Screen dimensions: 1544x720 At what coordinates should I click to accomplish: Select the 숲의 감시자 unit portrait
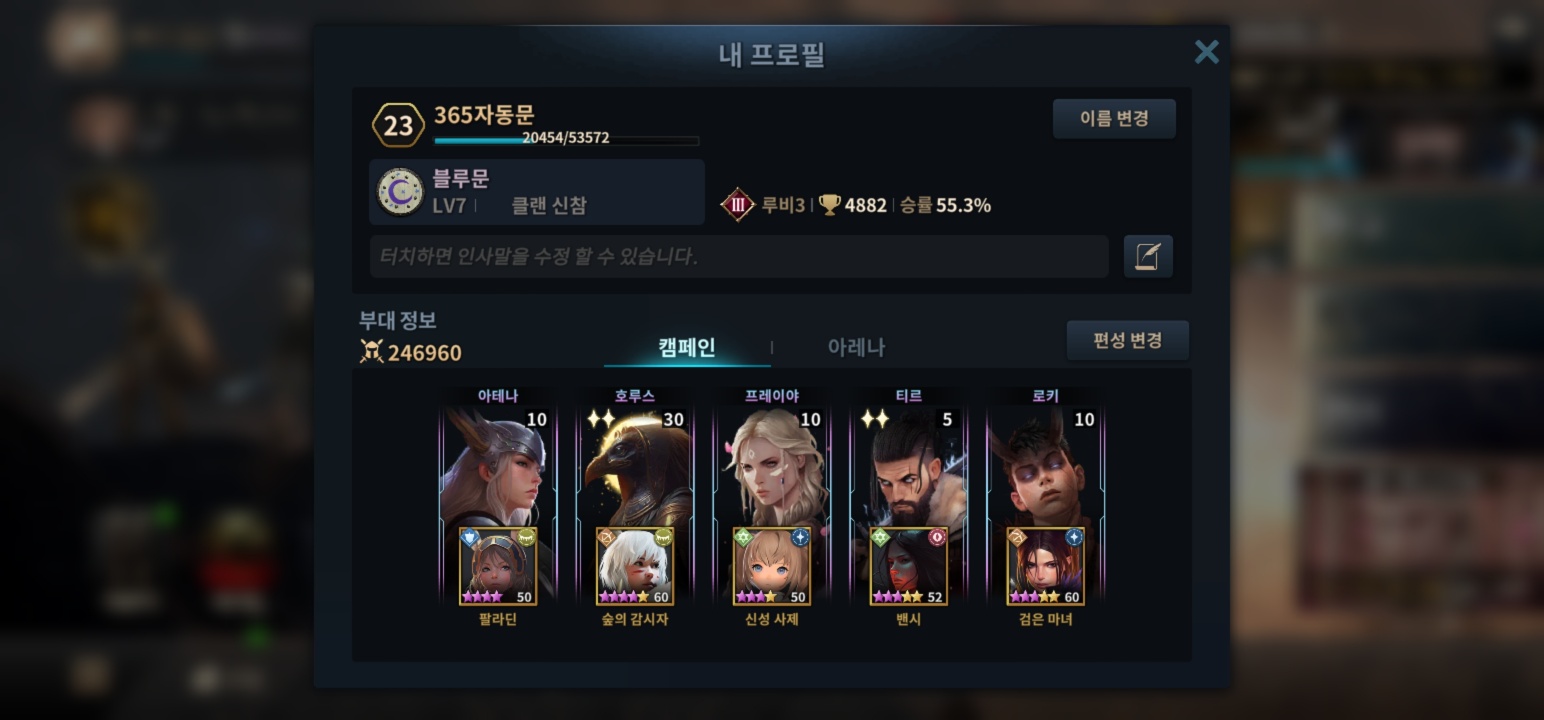(x=634, y=567)
